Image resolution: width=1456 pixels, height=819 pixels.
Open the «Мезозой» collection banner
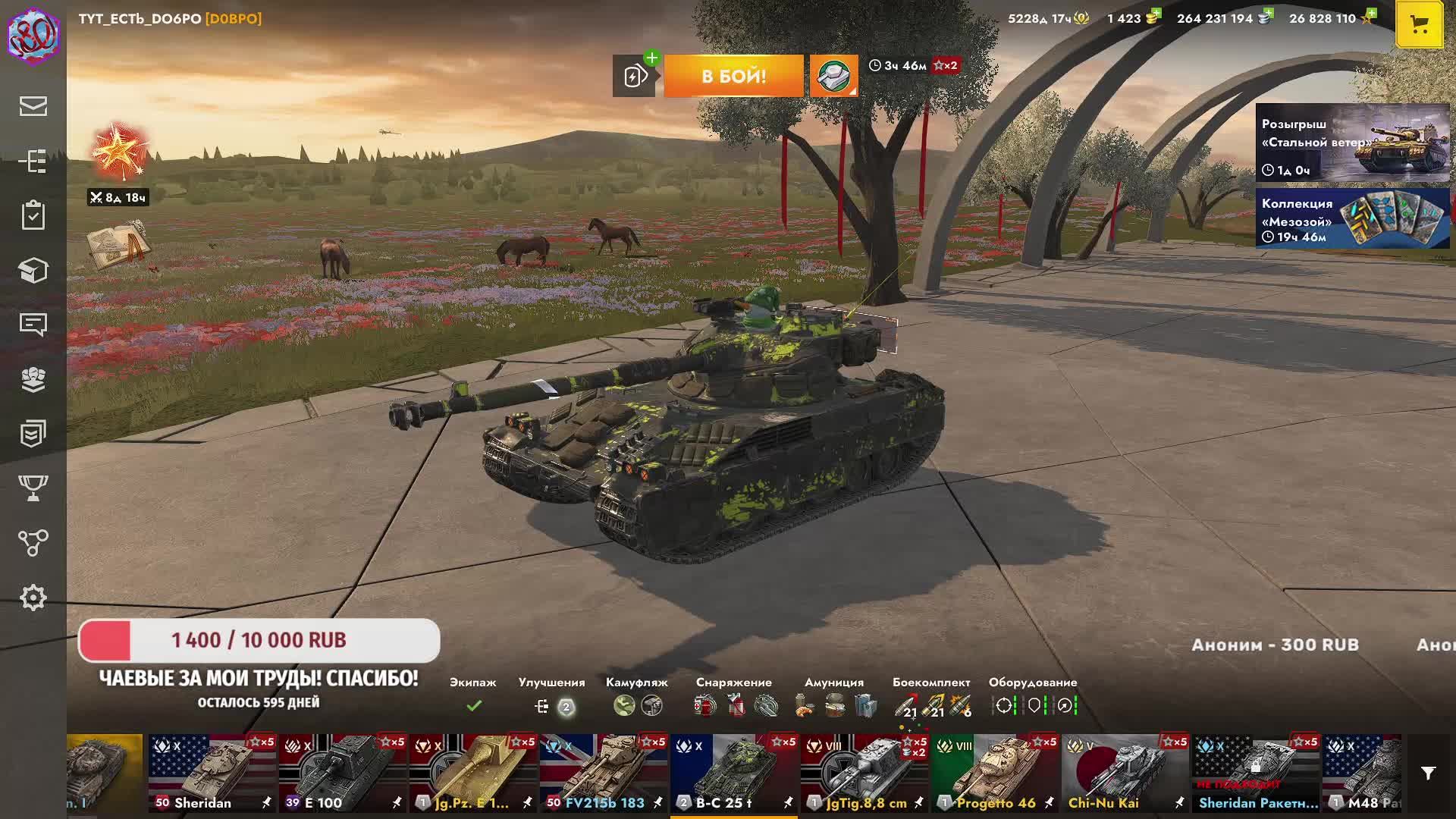(x=1352, y=218)
